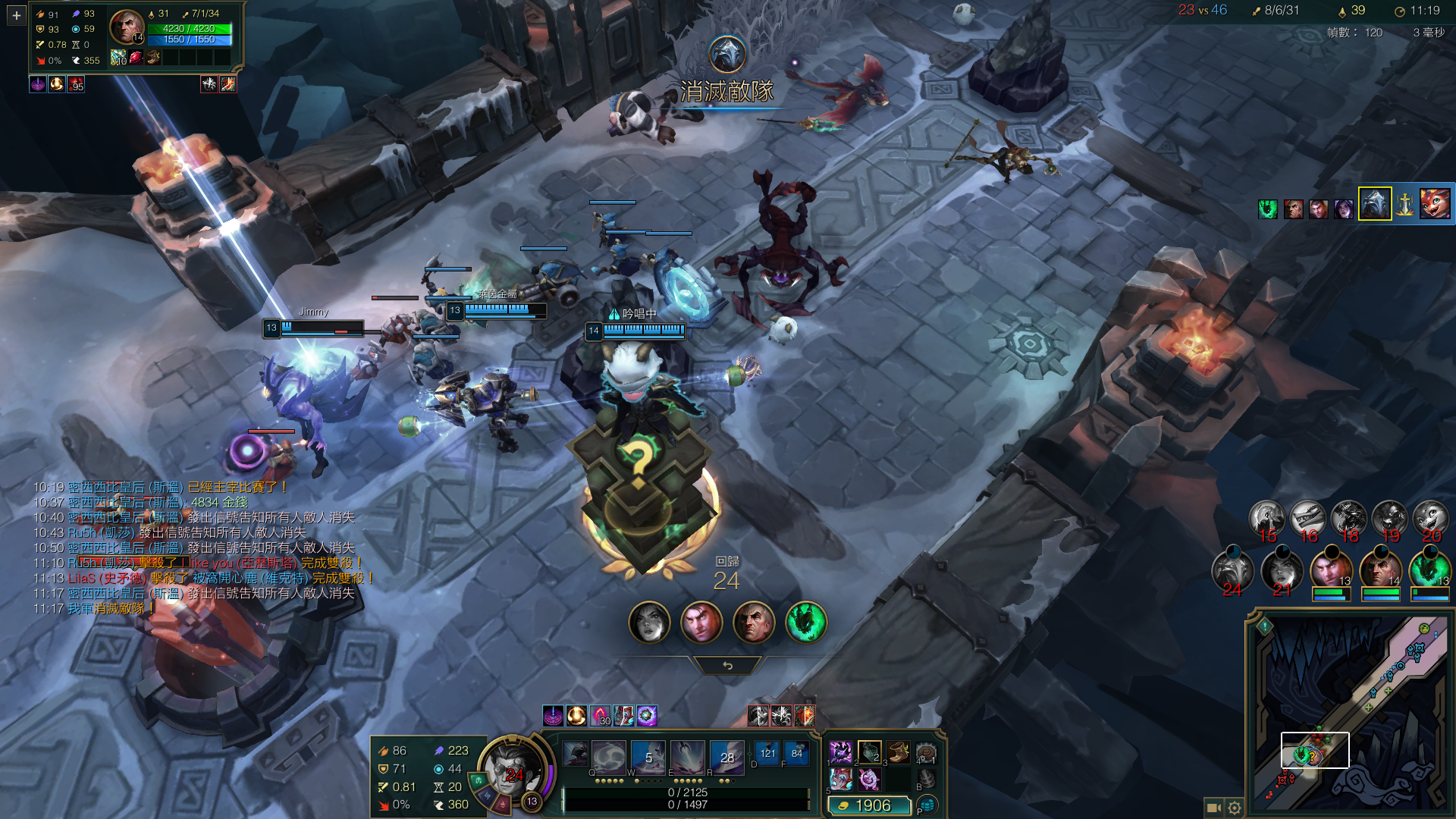Use the D summoner spell on cooldown 121
1456x819 pixels.
(767, 753)
